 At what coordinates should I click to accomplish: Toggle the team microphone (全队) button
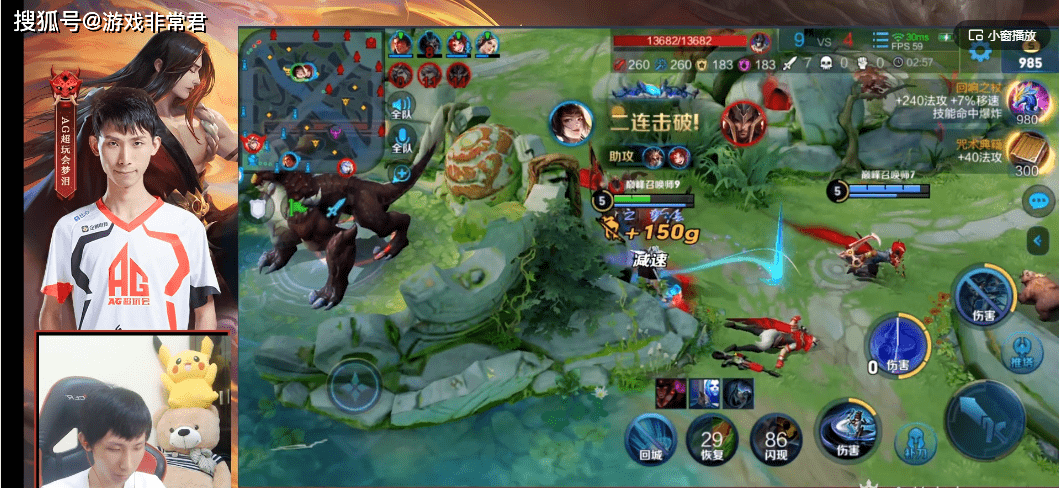click(402, 140)
